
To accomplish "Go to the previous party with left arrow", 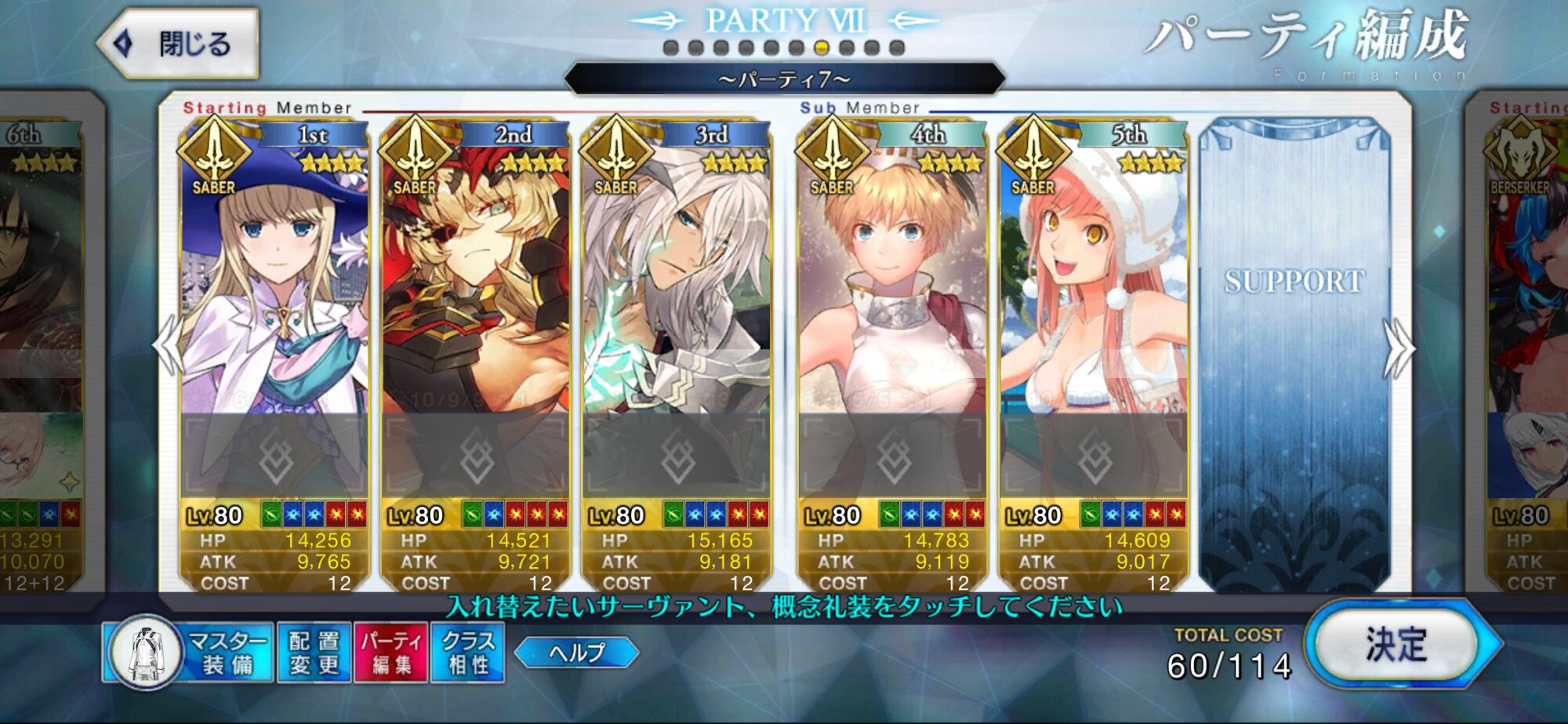I will (x=169, y=347).
